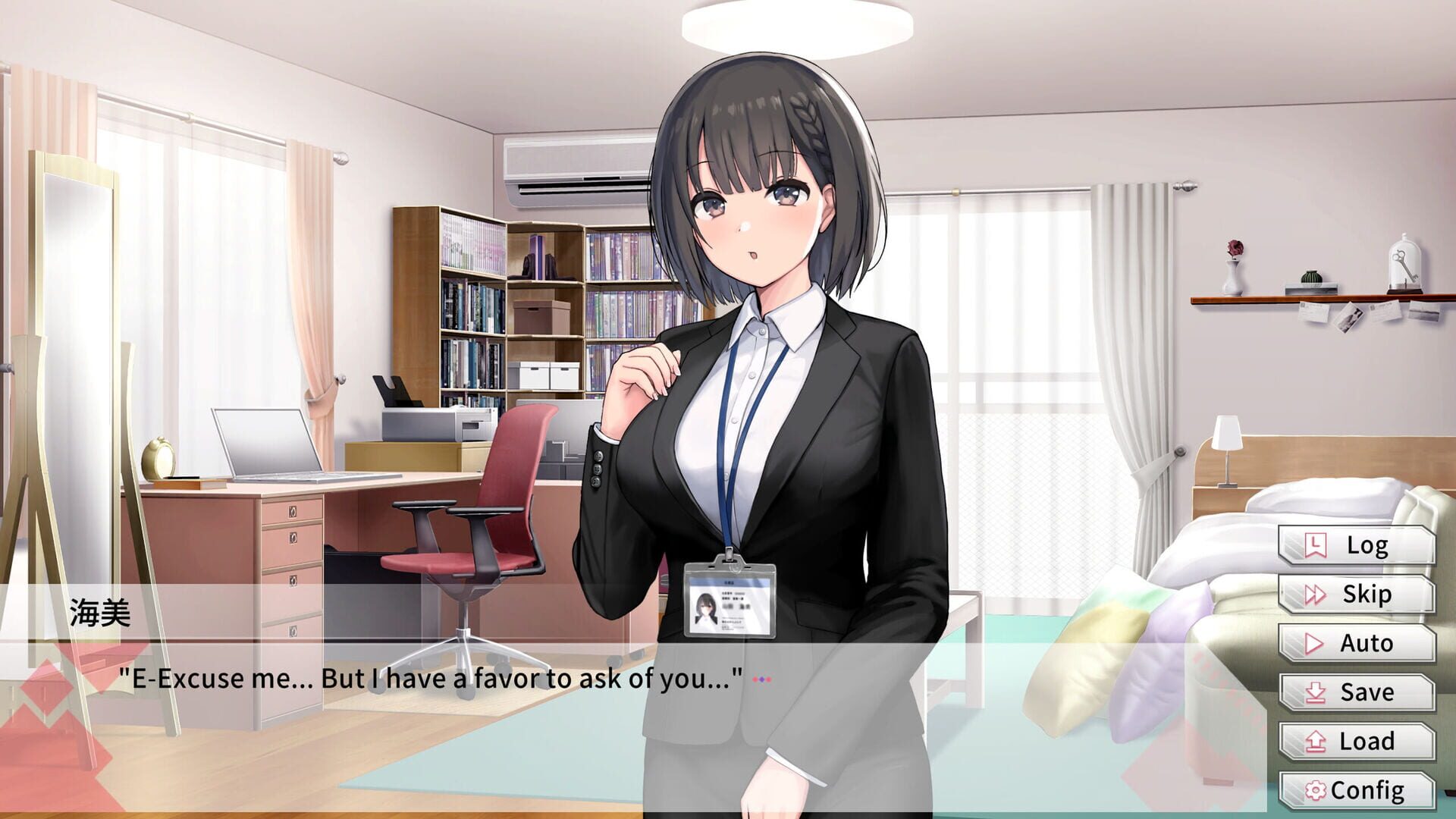
Task: Click the play triangle icon on Auto
Action: click(x=1313, y=644)
